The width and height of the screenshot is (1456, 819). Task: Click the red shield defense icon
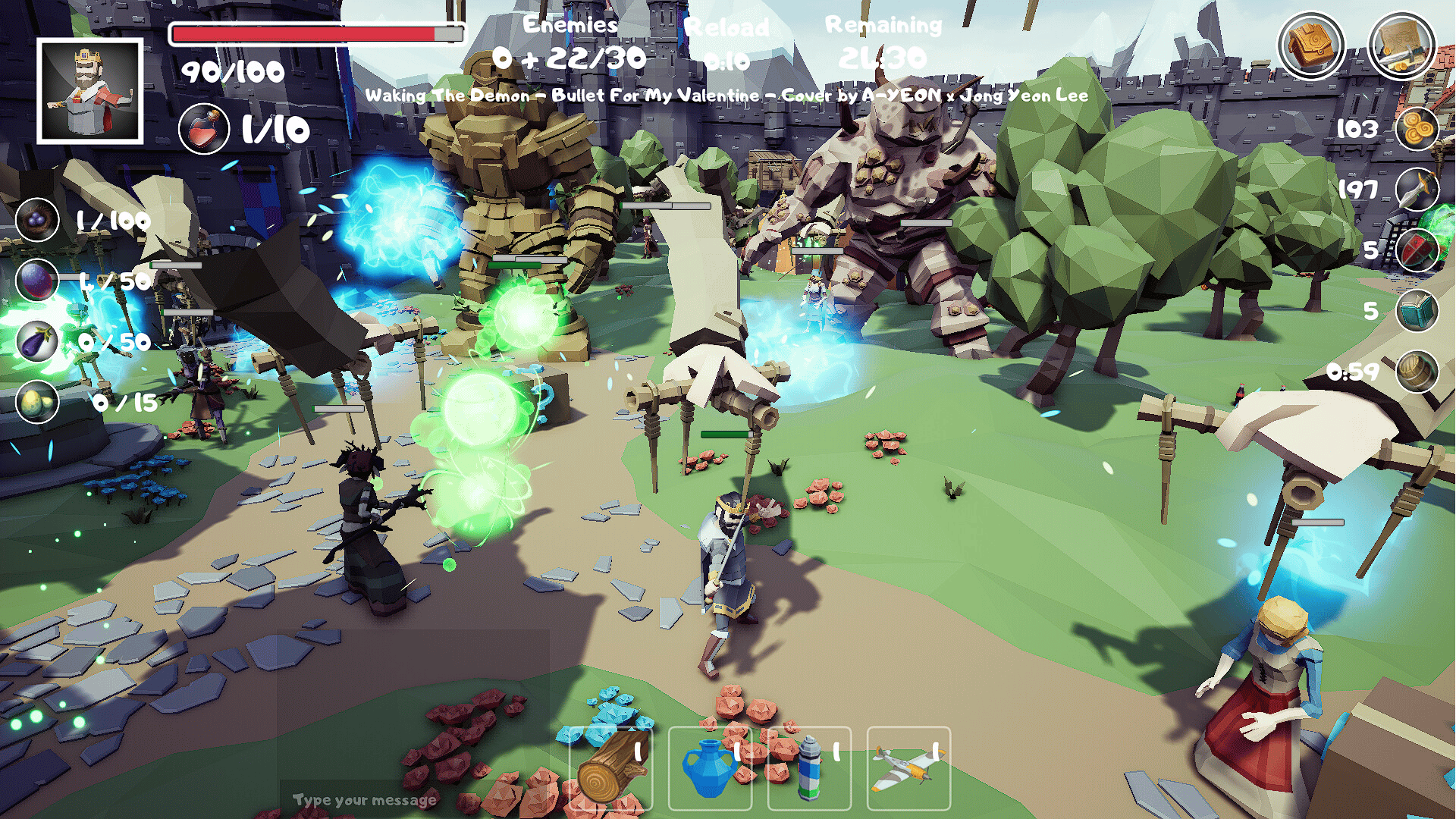pyautogui.click(x=1417, y=250)
